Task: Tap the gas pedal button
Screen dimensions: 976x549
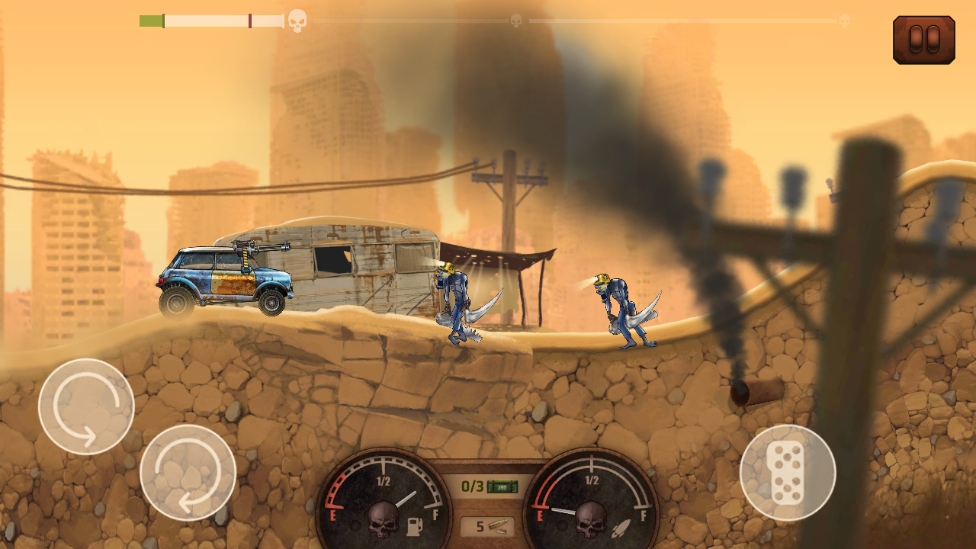Action: (x=787, y=472)
